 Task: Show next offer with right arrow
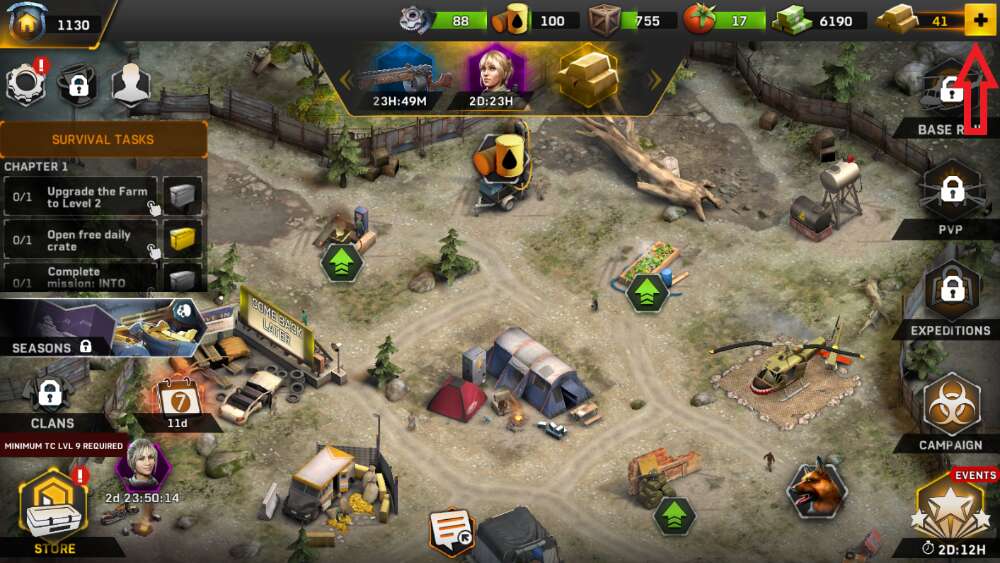656,79
